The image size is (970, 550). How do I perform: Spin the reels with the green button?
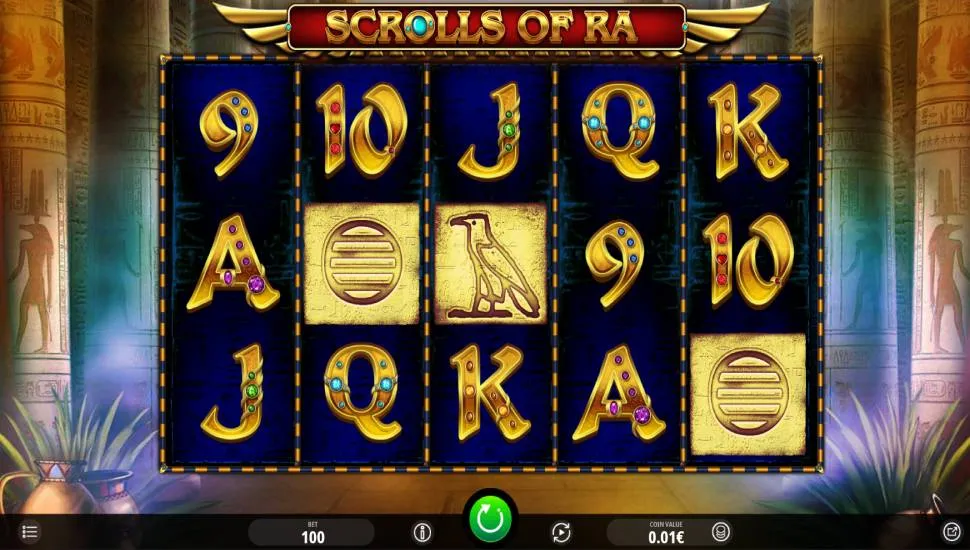(x=490, y=519)
